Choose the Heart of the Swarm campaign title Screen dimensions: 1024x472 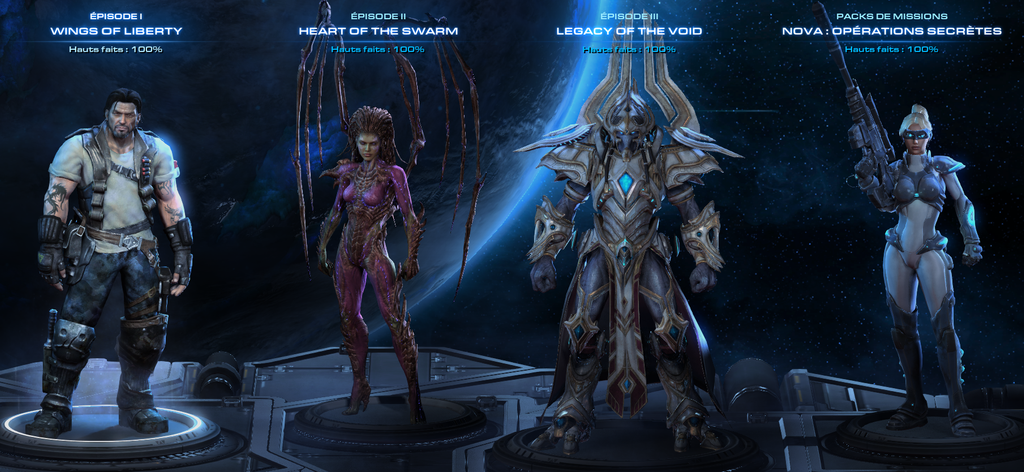pyautogui.click(x=378, y=31)
